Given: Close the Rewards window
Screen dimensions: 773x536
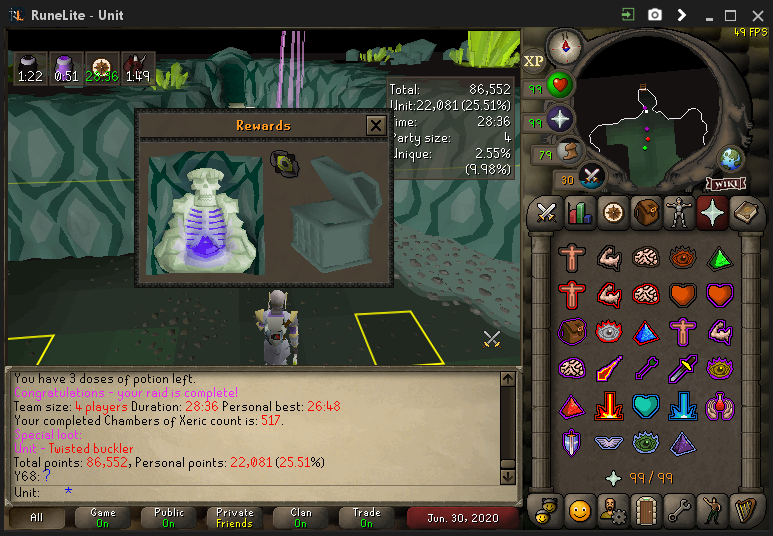Looking at the screenshot, I should click(375, 125).
